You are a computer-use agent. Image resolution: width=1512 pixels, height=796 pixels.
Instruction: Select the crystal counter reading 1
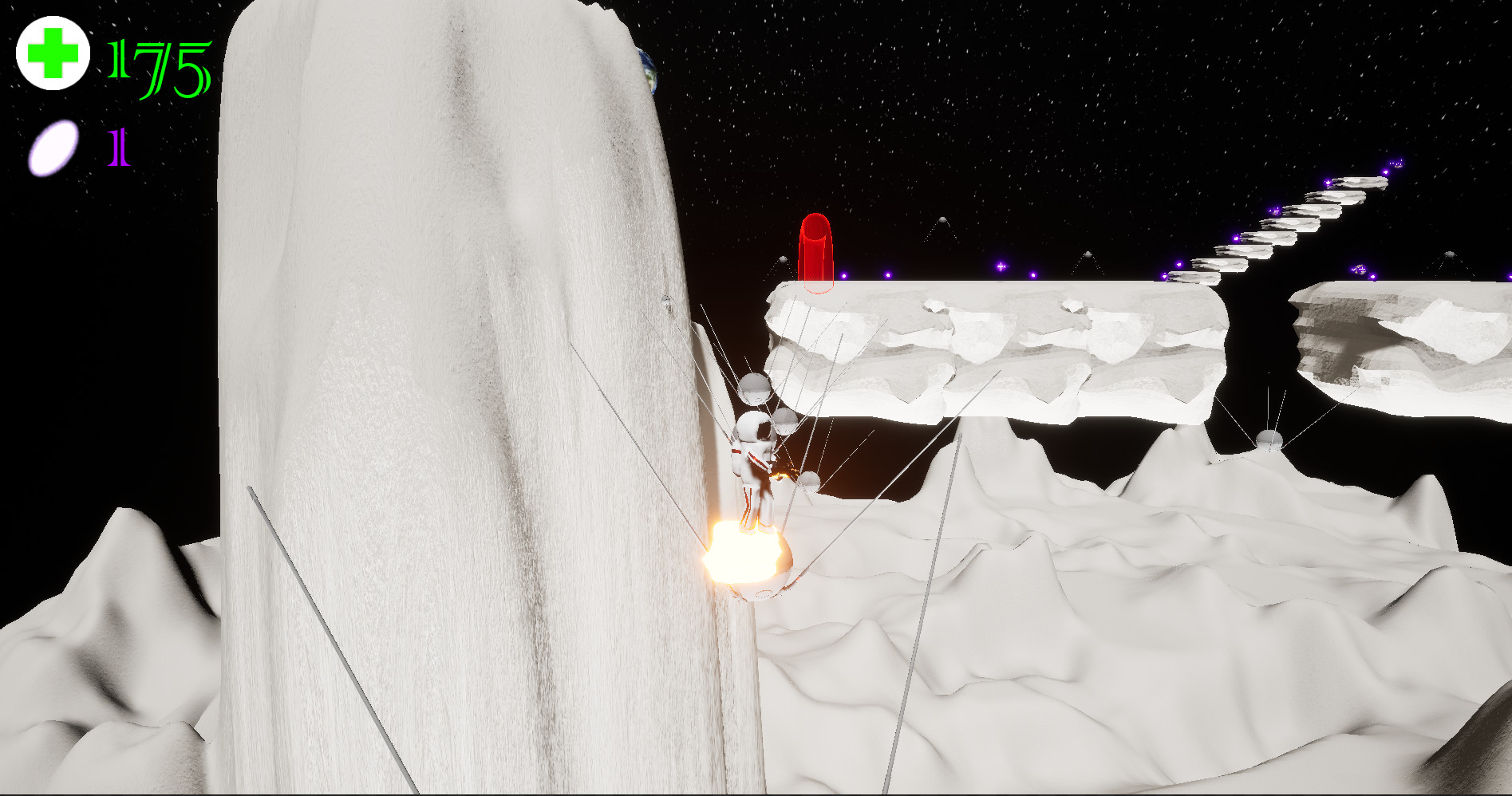[116, 148]
